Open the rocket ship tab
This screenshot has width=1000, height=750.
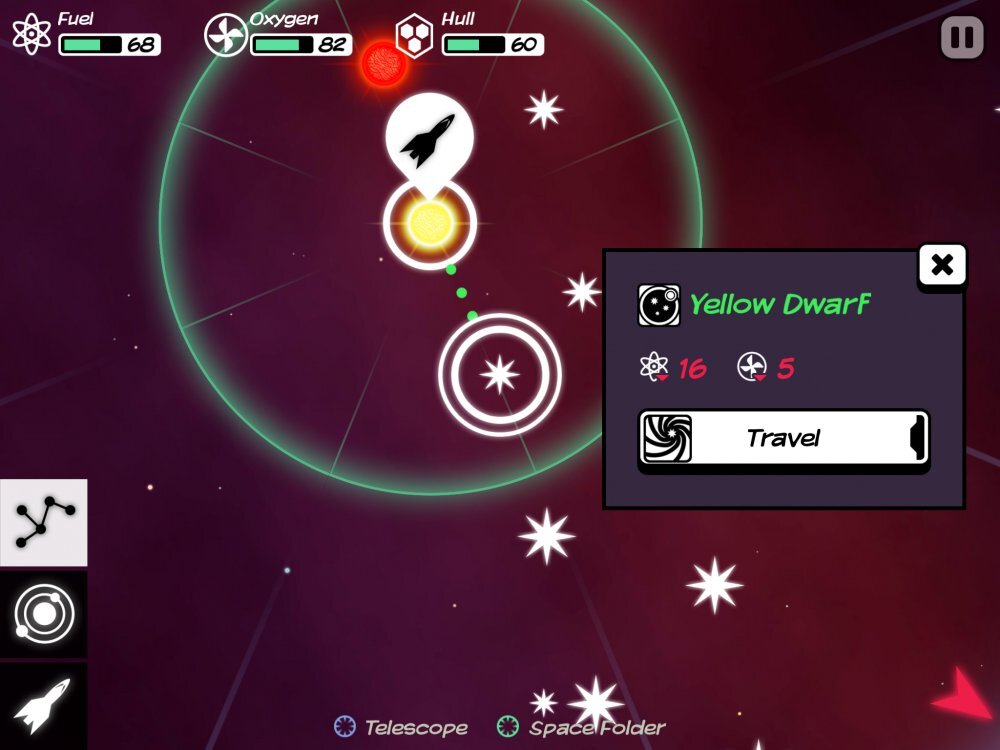click(x=44, y=704)
